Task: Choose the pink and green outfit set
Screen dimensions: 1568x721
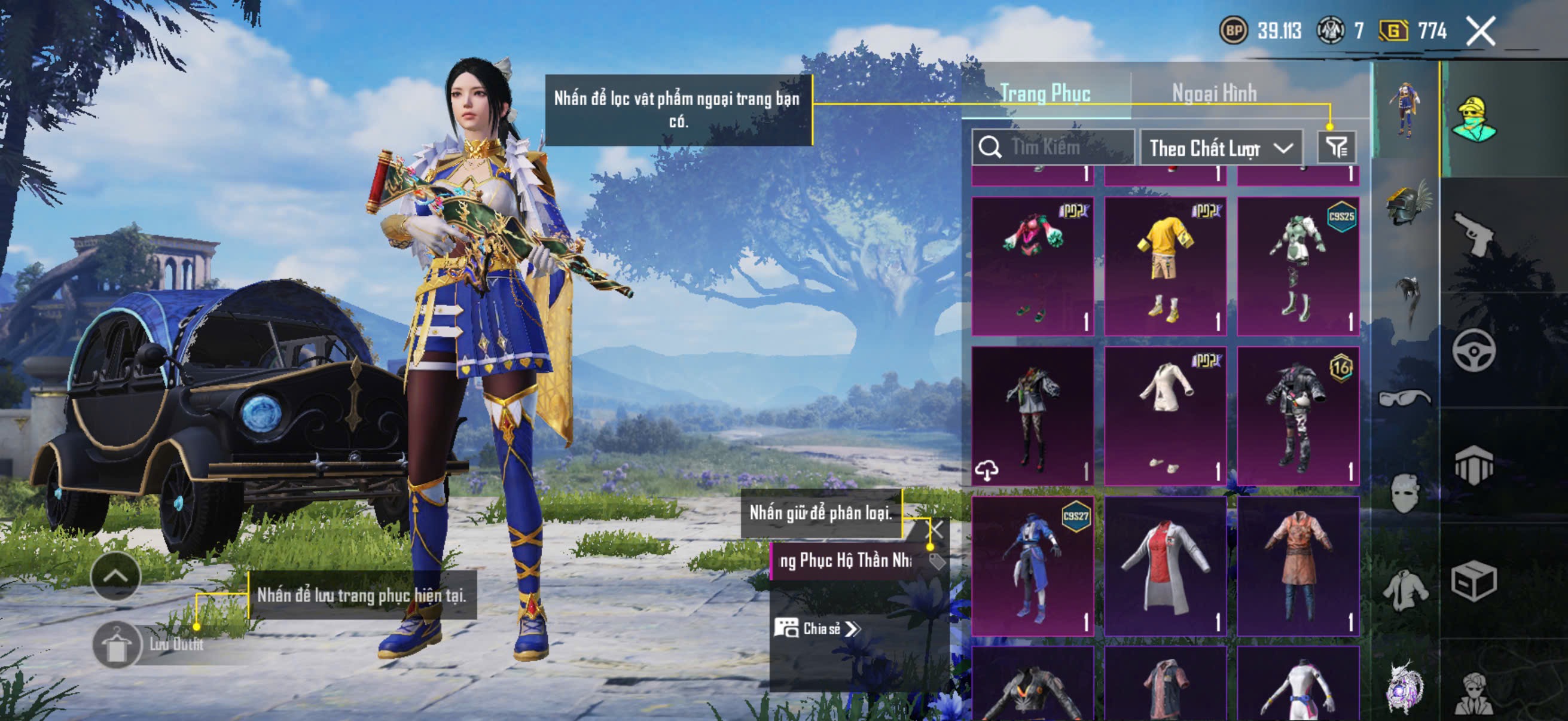Action: (x=1032, y=266)
